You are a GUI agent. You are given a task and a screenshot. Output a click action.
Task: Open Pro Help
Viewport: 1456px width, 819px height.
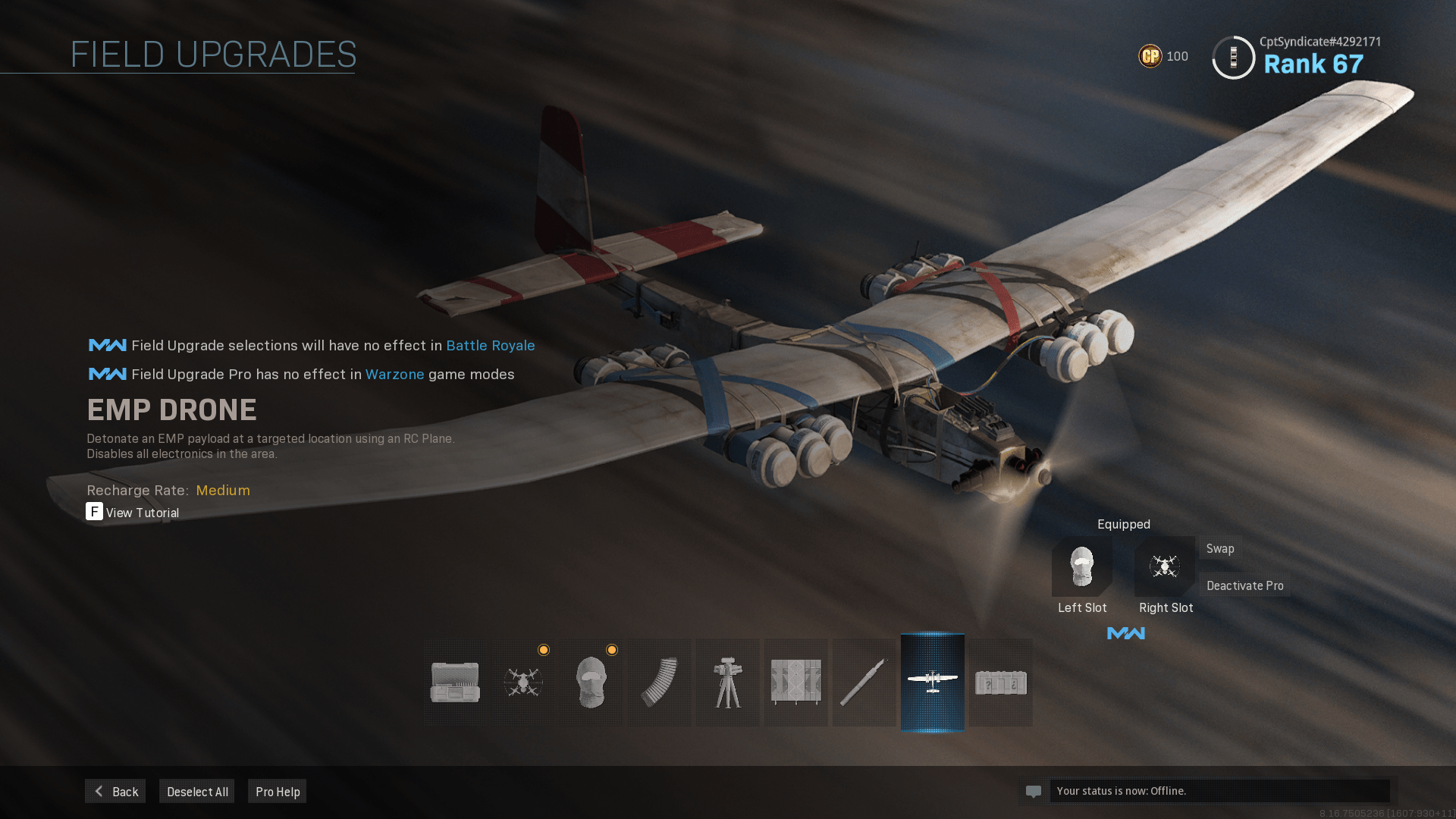278,791
